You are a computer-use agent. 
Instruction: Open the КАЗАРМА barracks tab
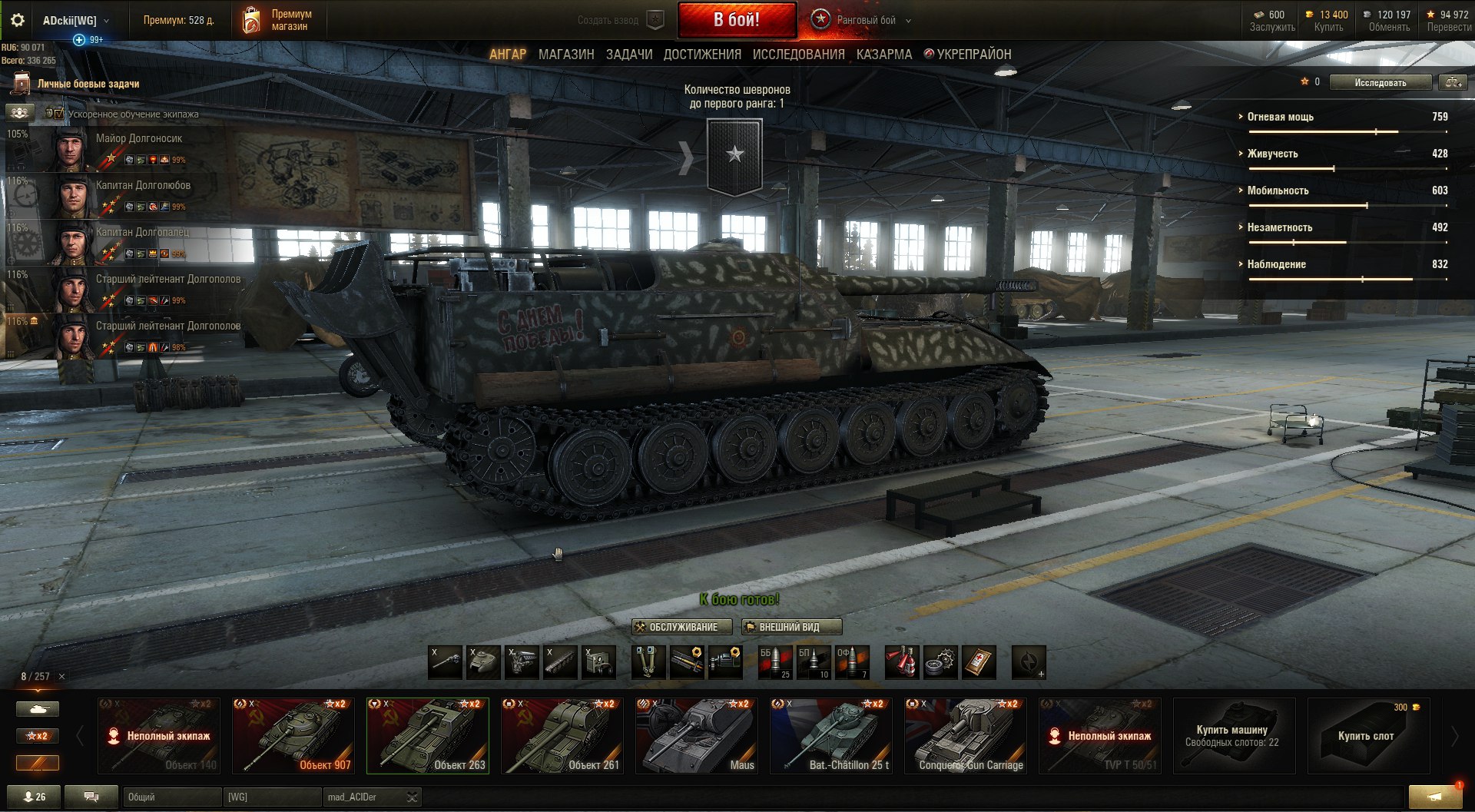point(884,55)
